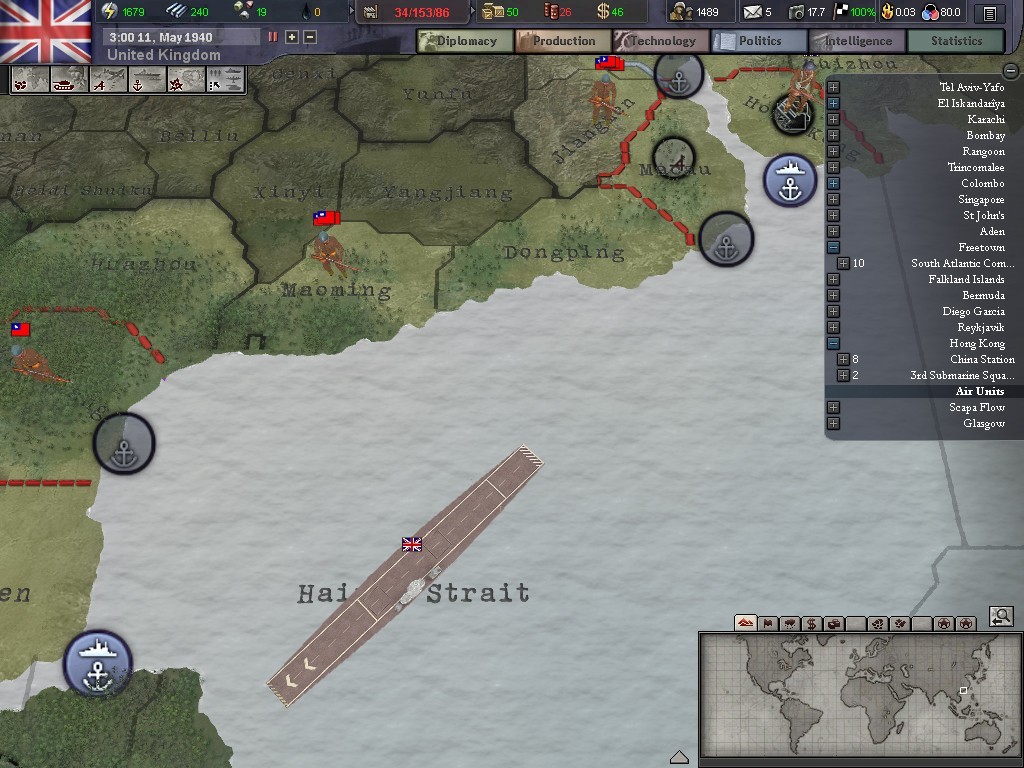Select the China Station fleet
This screenshot has width=1024, height=768.
982,359
